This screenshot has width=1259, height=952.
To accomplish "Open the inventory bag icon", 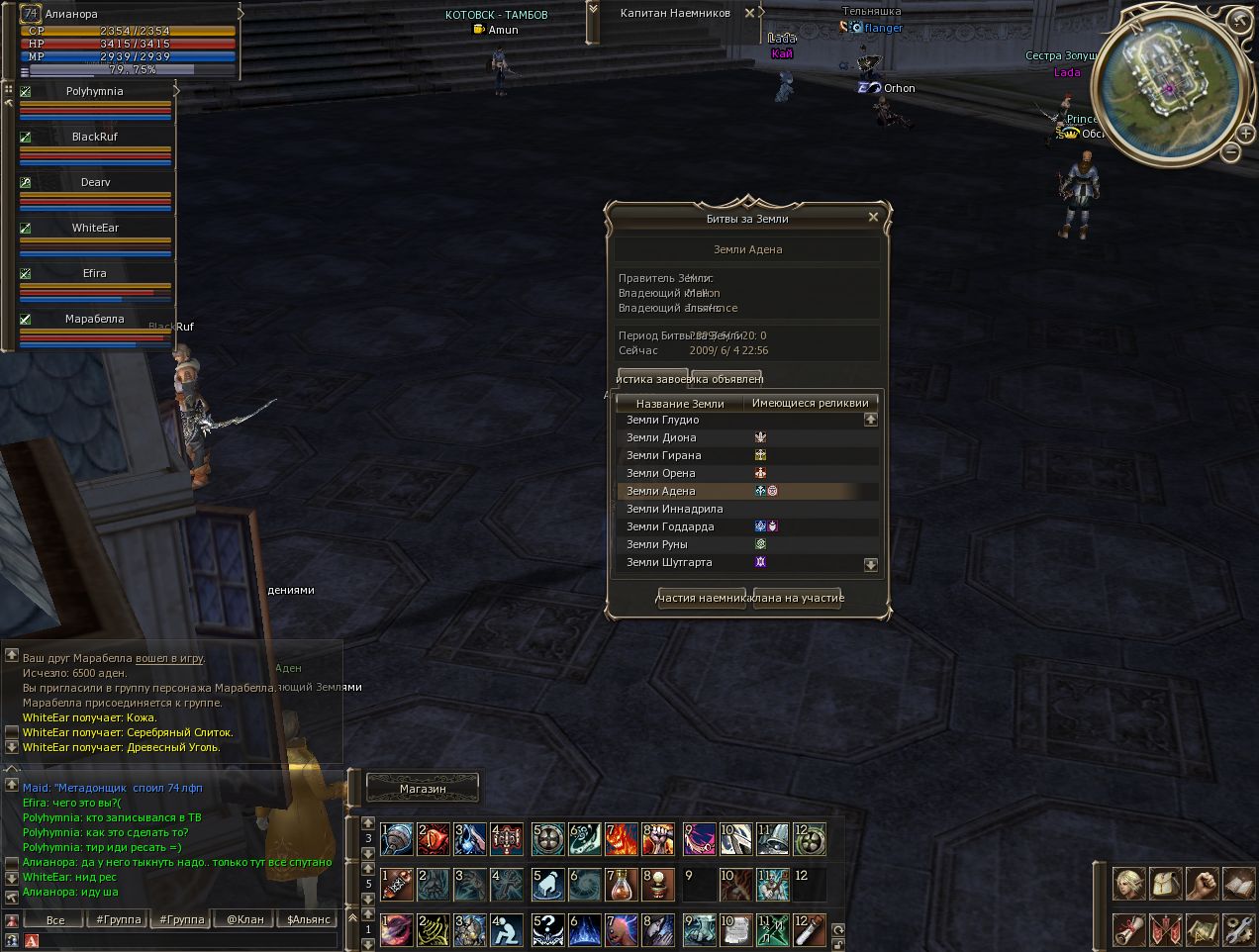I will click(x=1165, y=883).
